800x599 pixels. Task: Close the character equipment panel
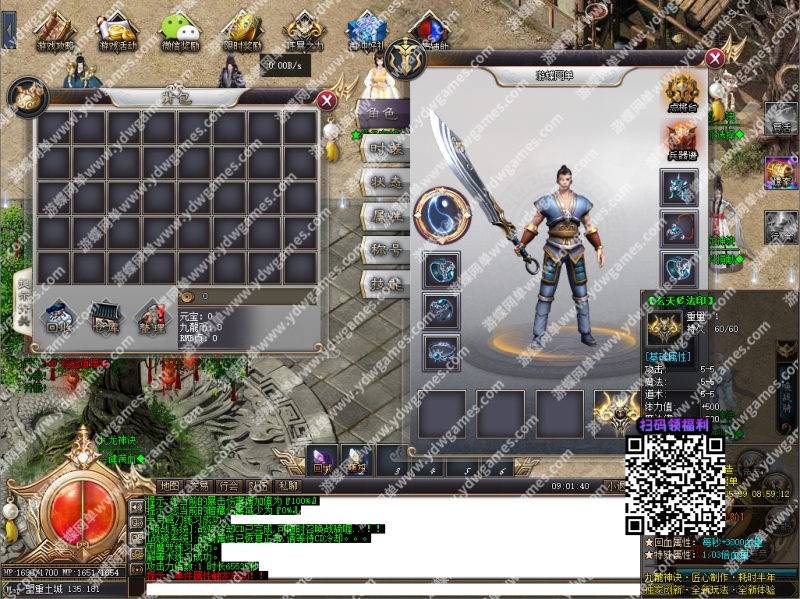714,59
